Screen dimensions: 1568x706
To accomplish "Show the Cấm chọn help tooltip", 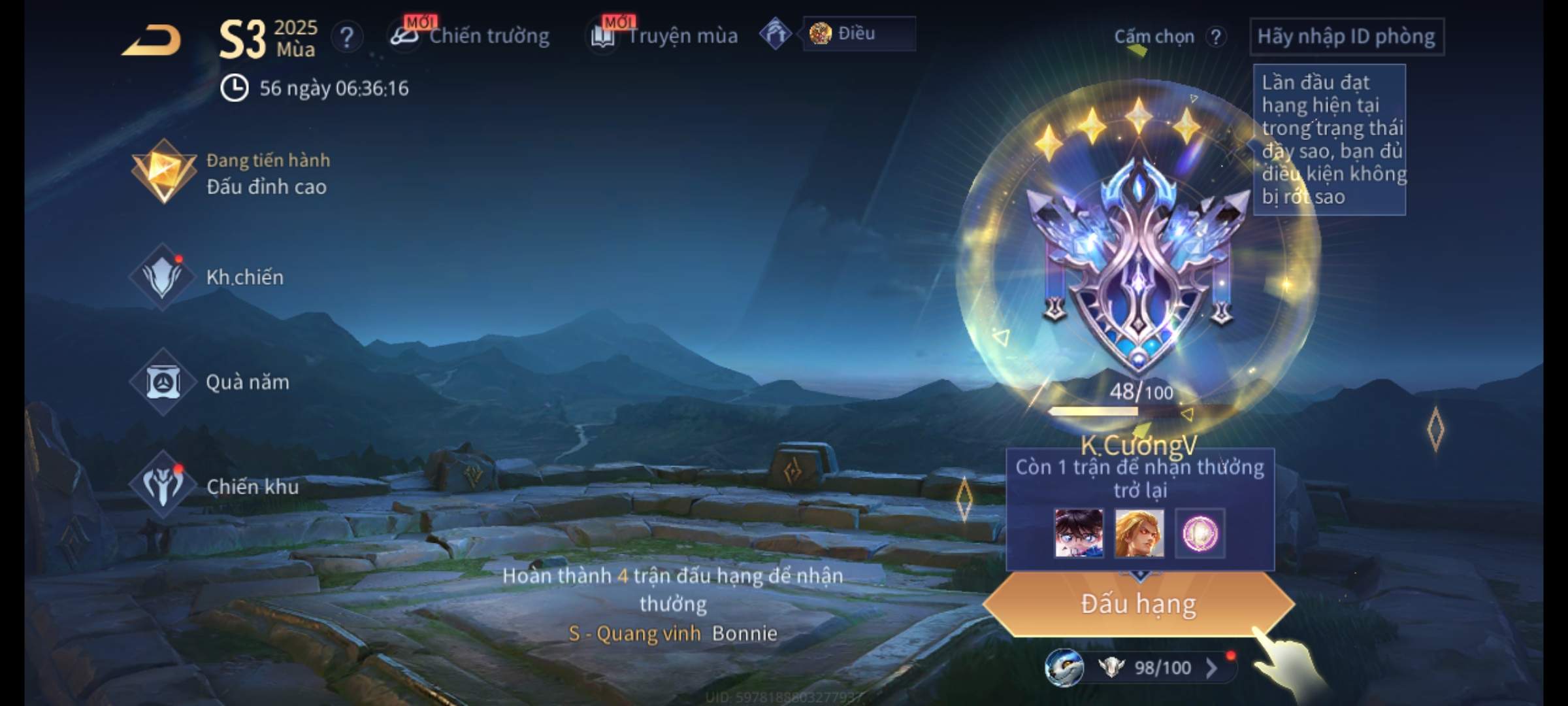I will [1215, 37].
